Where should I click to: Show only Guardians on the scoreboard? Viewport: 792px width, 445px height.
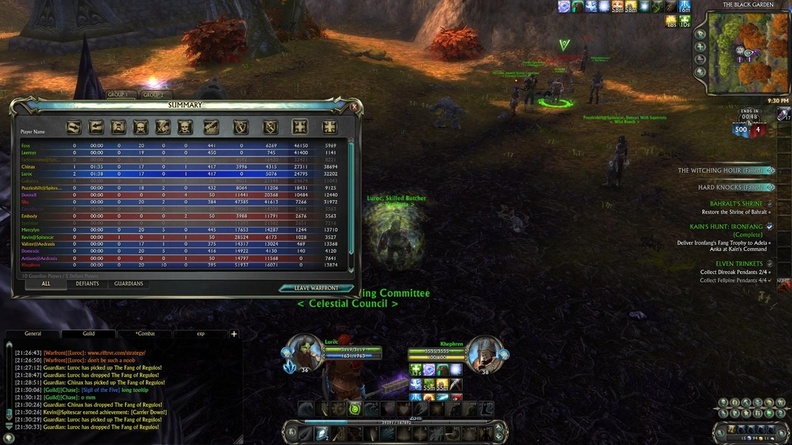click(129, 284)
